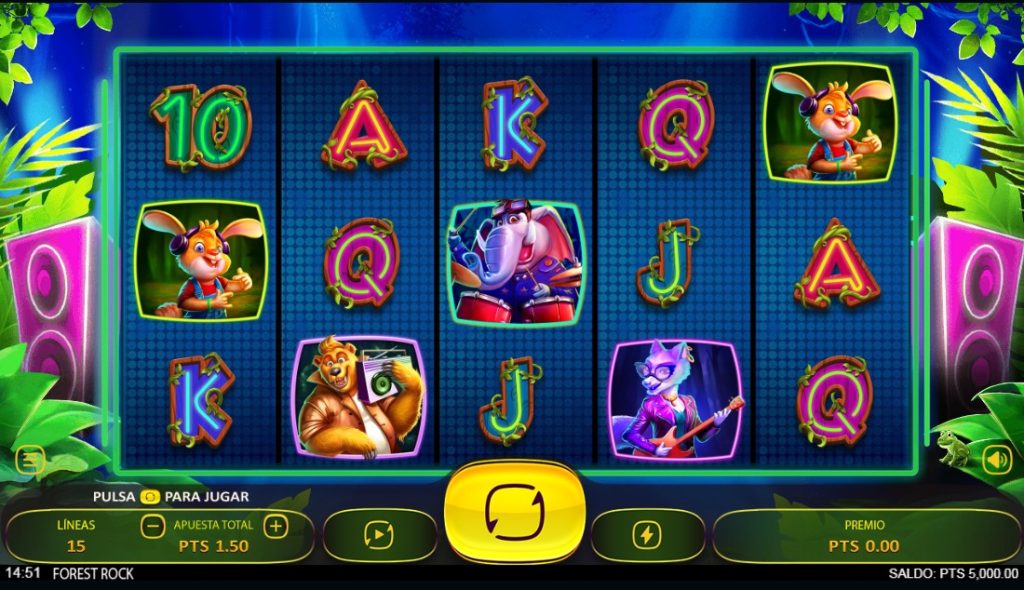Increase the total bet with plus

[x=276, y=526]
